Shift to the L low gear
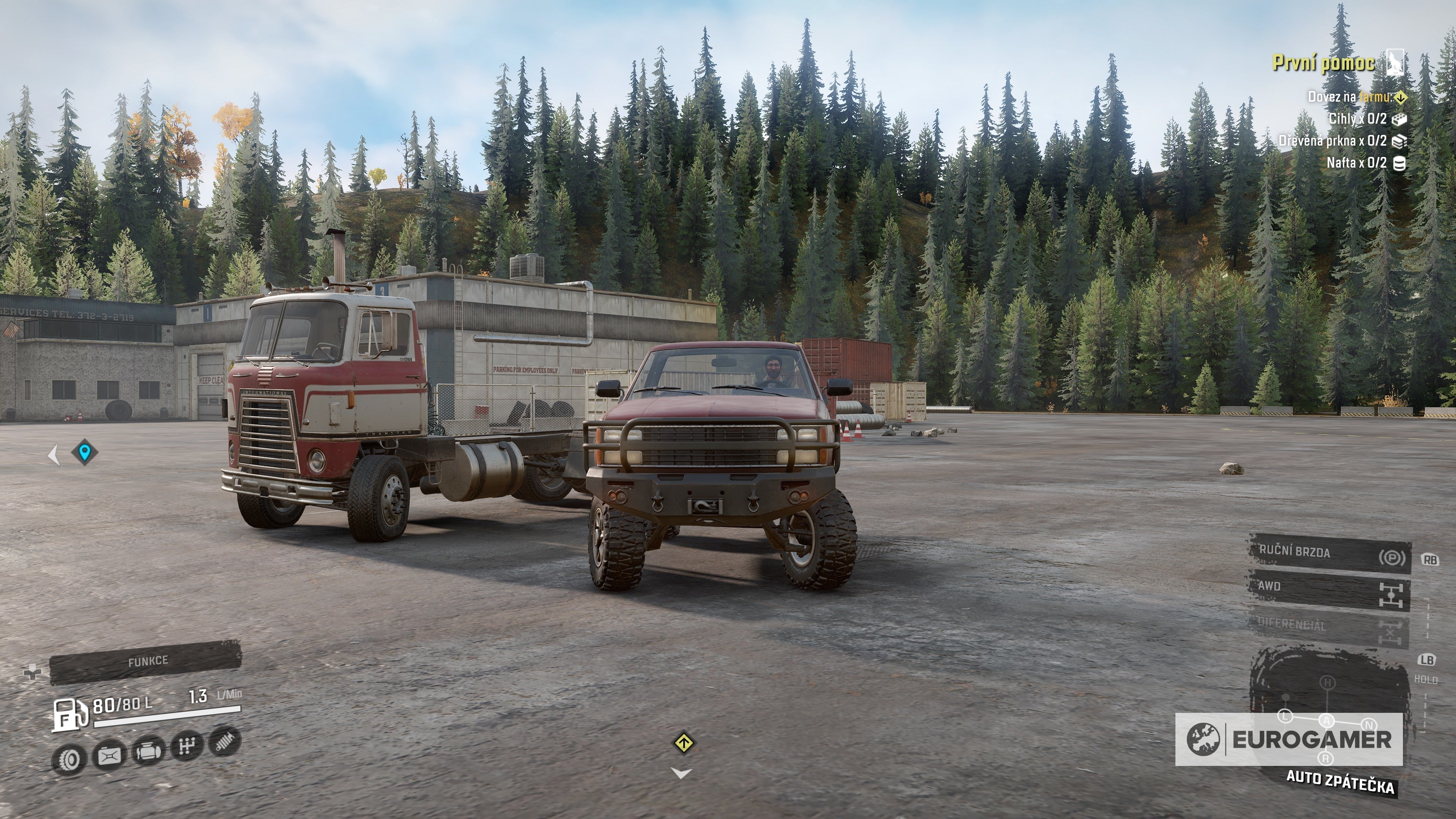Image resolution: width=1456 pixels, height=819 pixels. click(x=1285, y=716)
